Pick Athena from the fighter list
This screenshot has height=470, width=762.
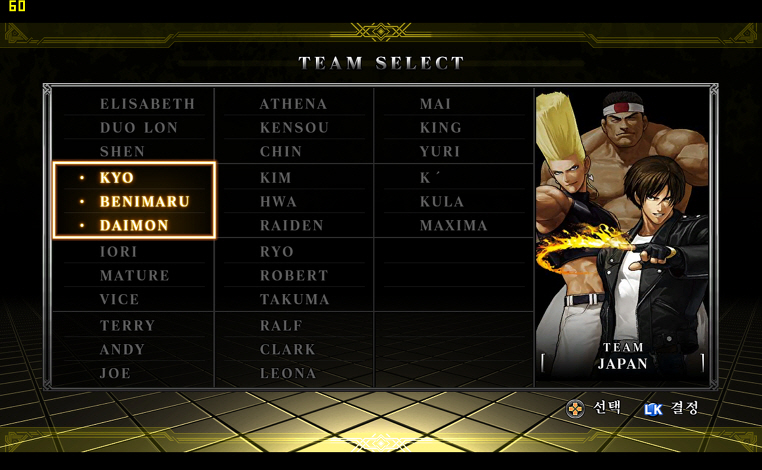click(x=293, y=104)
